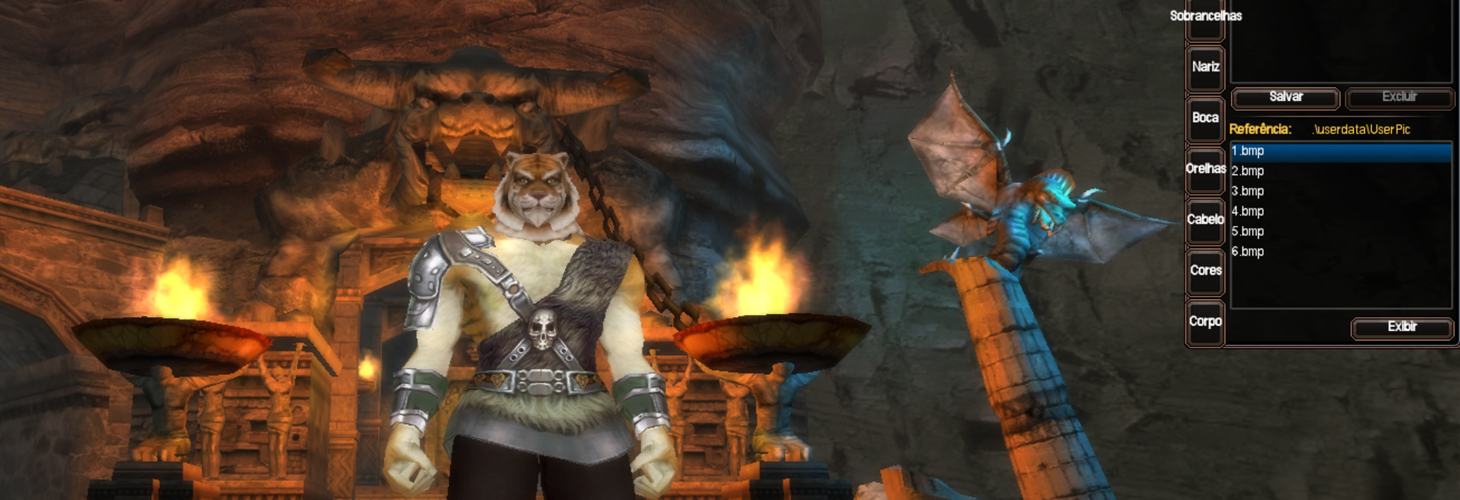Switch to the Orelhas tab
1460x500 pixels.
1205,170
